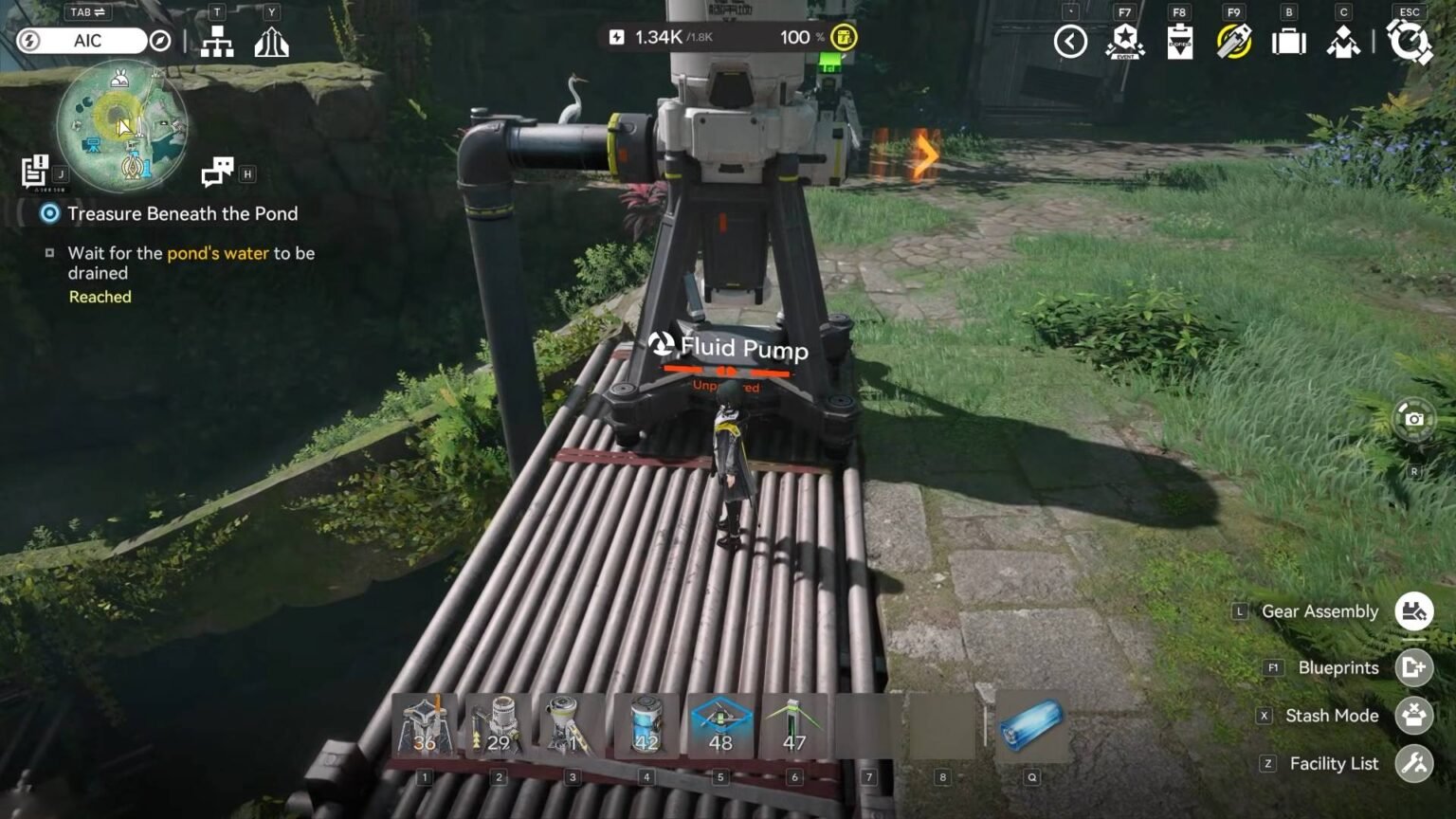1456x819 pixels.
Task: Select the Treasure Beneath the Pond quest
Action: pos(182,213)
